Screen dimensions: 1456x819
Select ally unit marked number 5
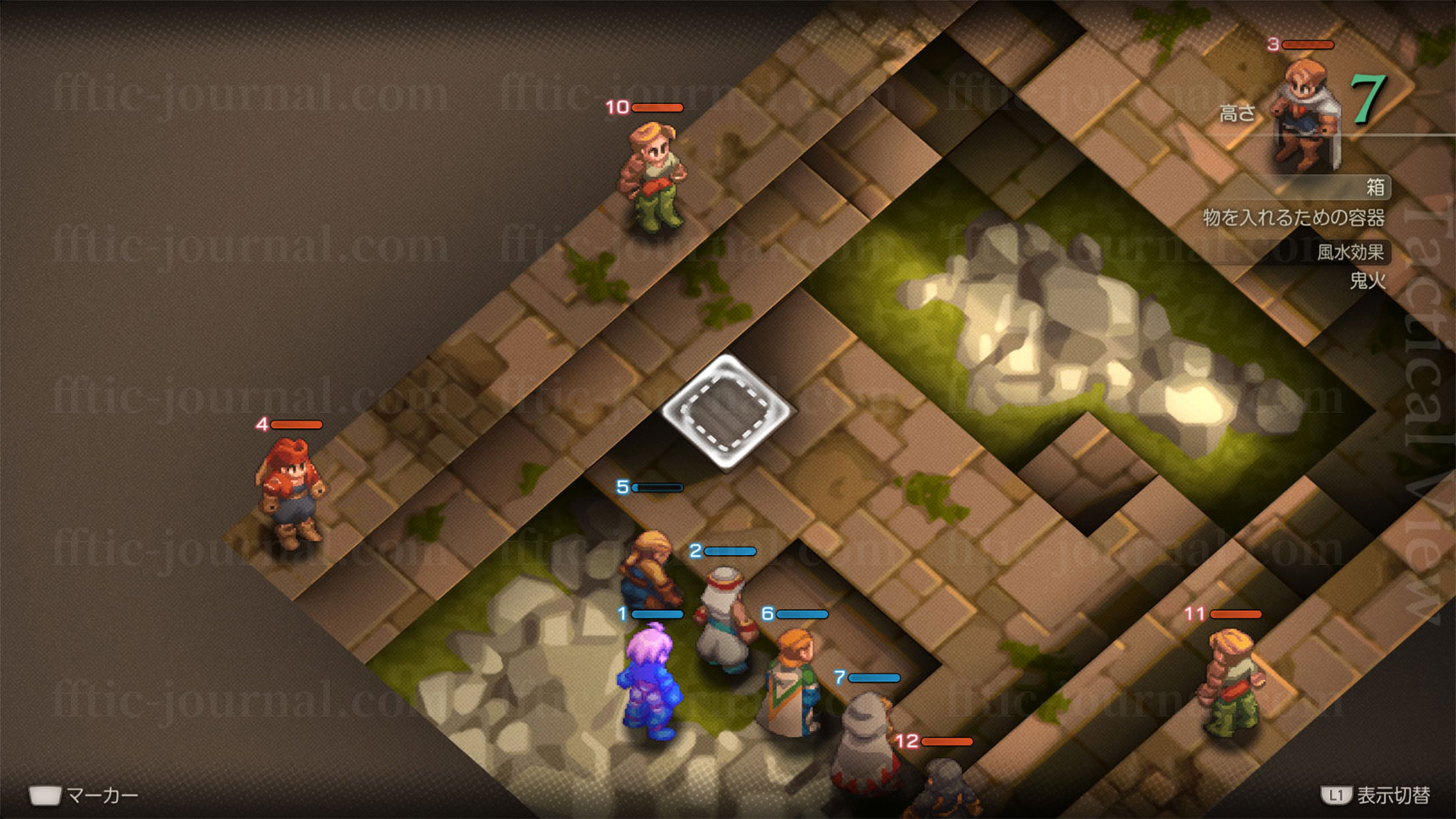pyautogui.click(x=649, y=569)
